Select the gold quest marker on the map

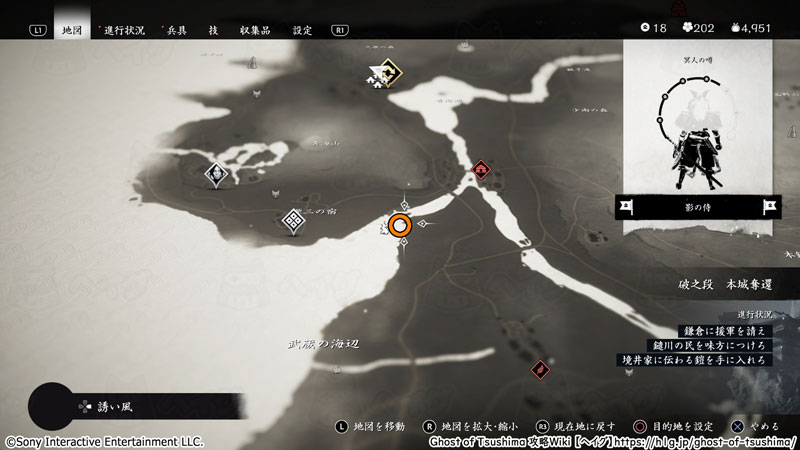point(383,72)
